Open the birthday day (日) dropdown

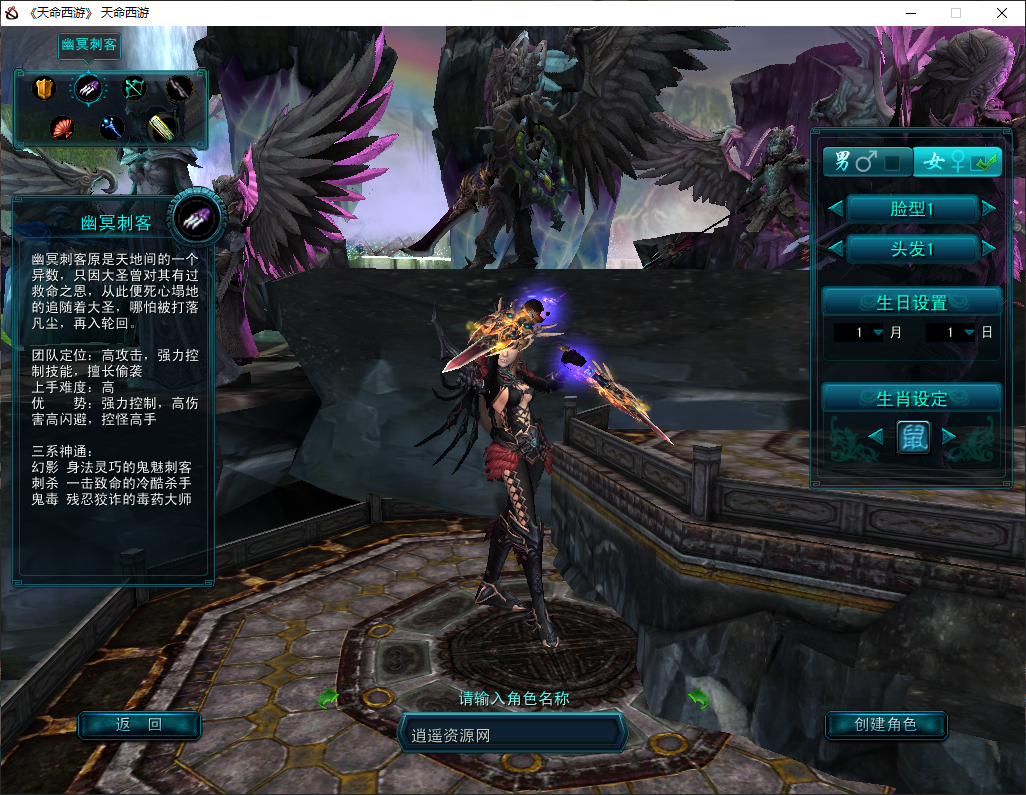coord(969,332)
